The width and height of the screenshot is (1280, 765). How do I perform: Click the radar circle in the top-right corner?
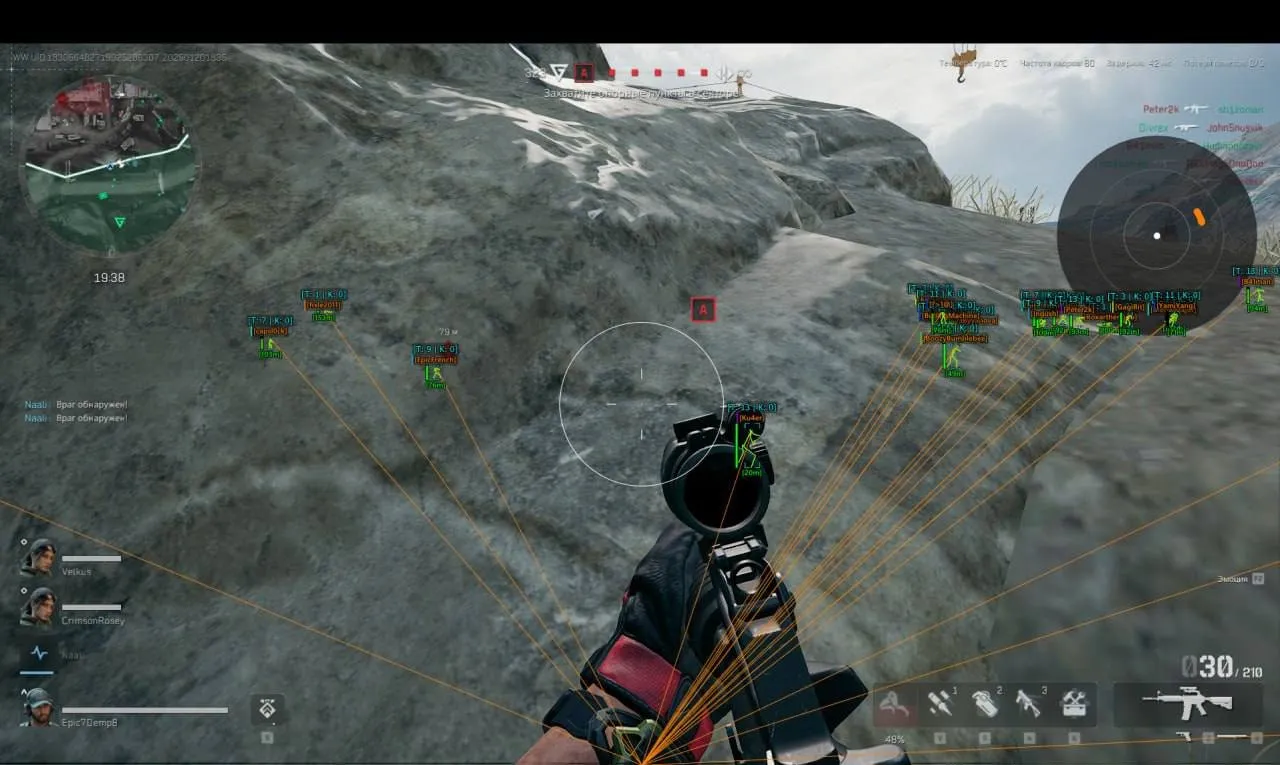point(1155,235)
